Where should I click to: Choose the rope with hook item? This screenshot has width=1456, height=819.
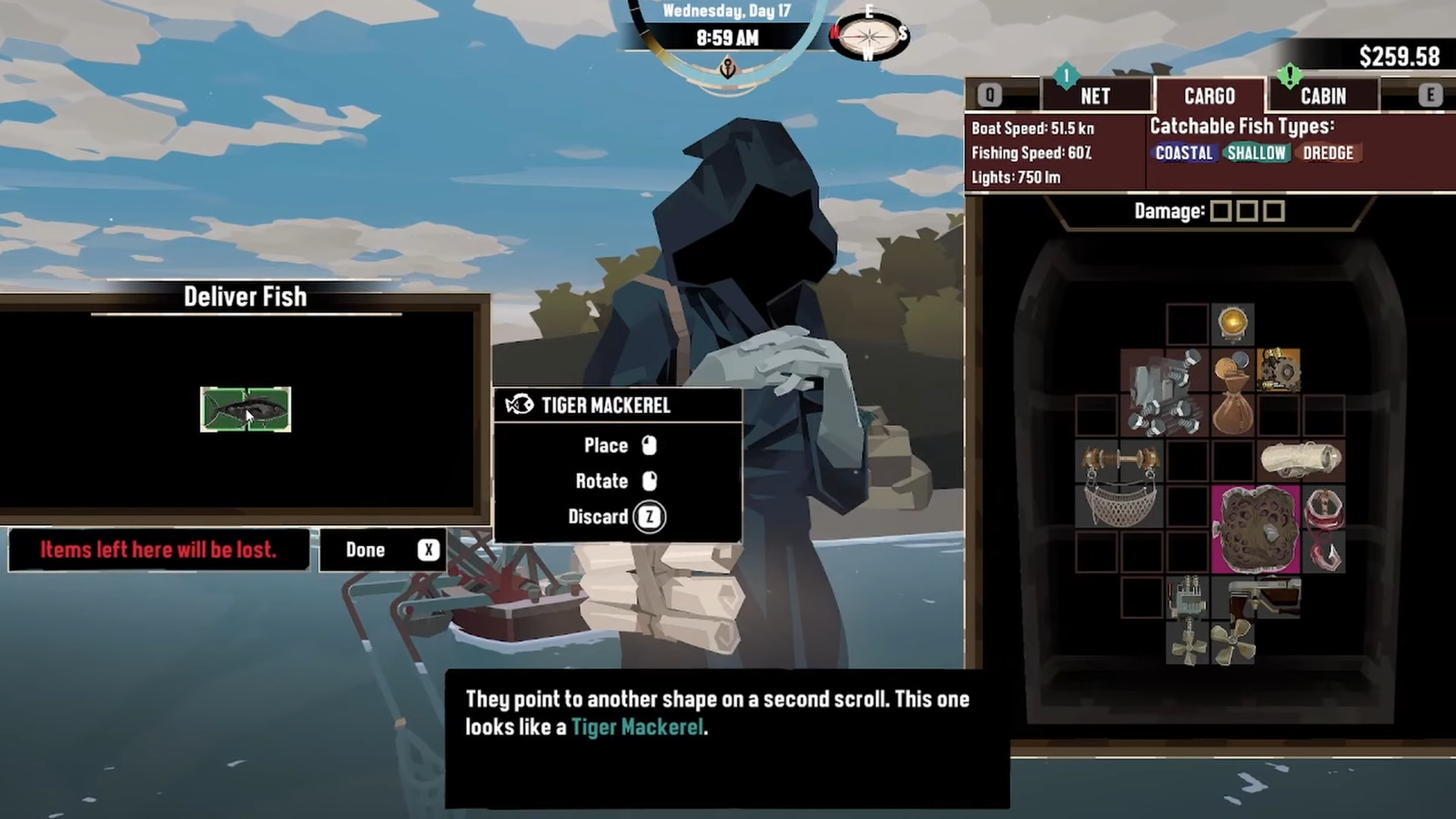(1323, 529)
